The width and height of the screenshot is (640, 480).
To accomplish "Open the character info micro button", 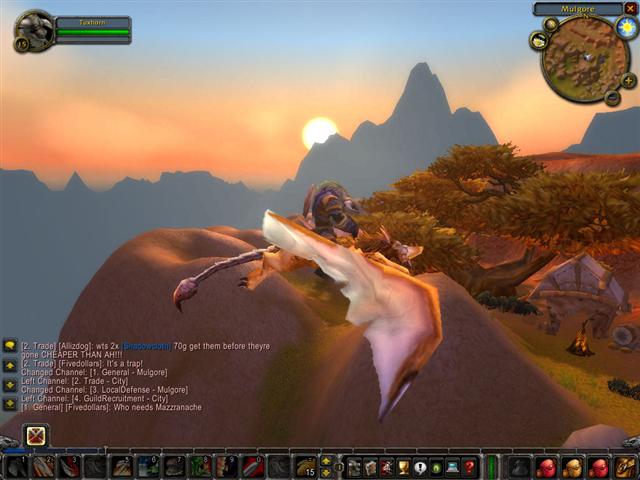I will [354, 467].
